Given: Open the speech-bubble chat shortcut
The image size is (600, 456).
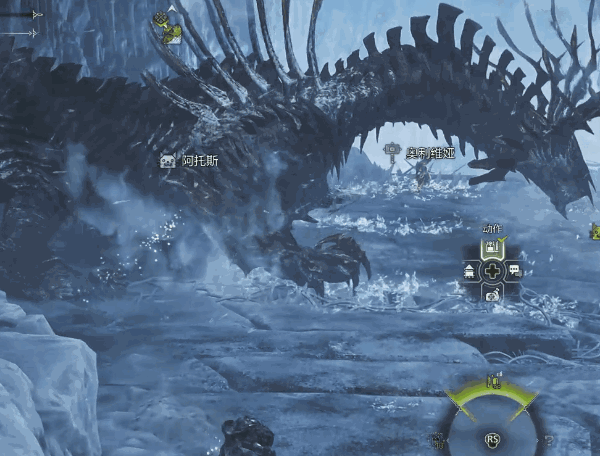Looking at the screenshot, I should click(515, 271).
